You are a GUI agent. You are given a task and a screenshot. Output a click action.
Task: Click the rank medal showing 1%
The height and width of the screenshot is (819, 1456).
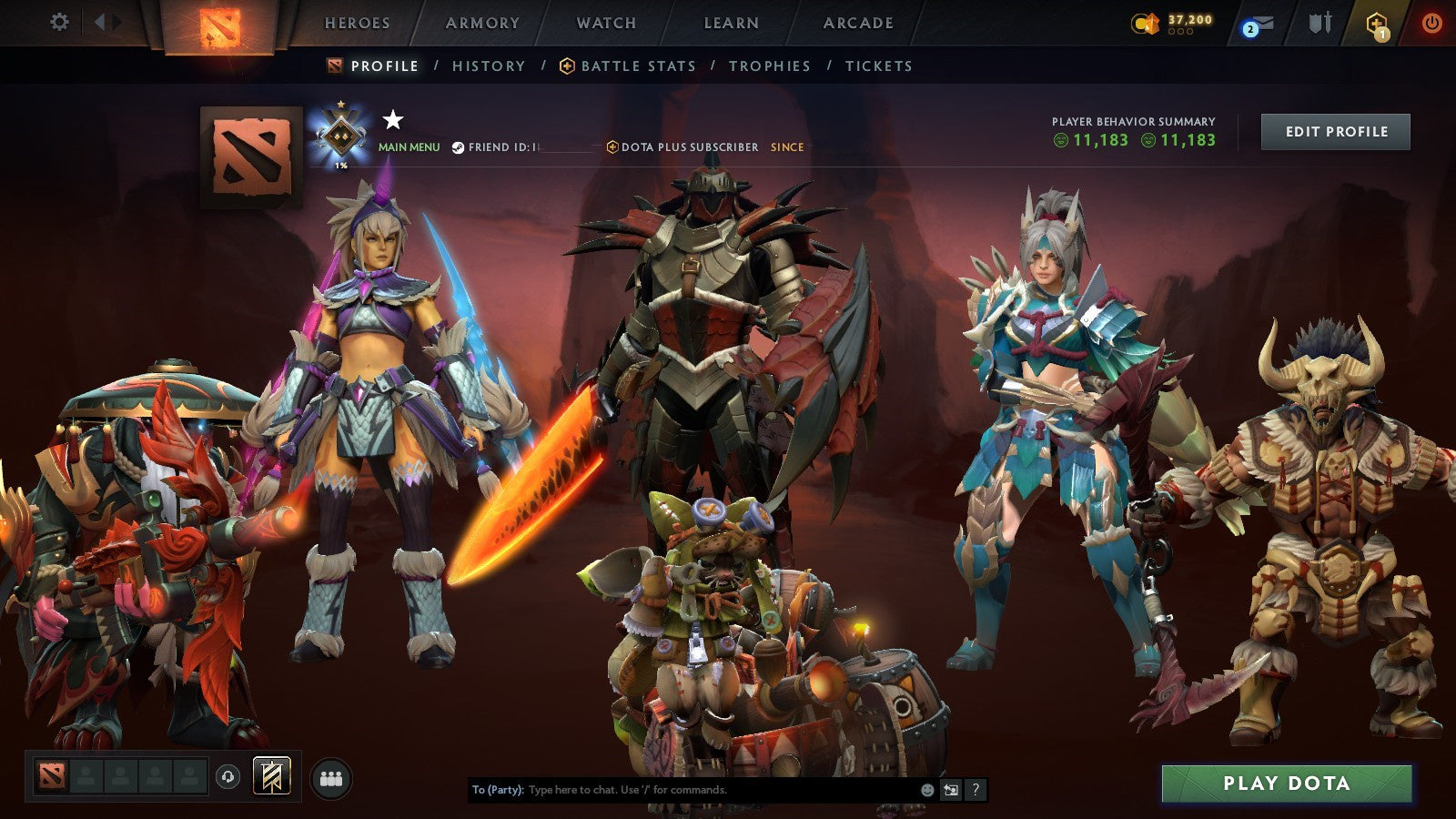[341, 136]
